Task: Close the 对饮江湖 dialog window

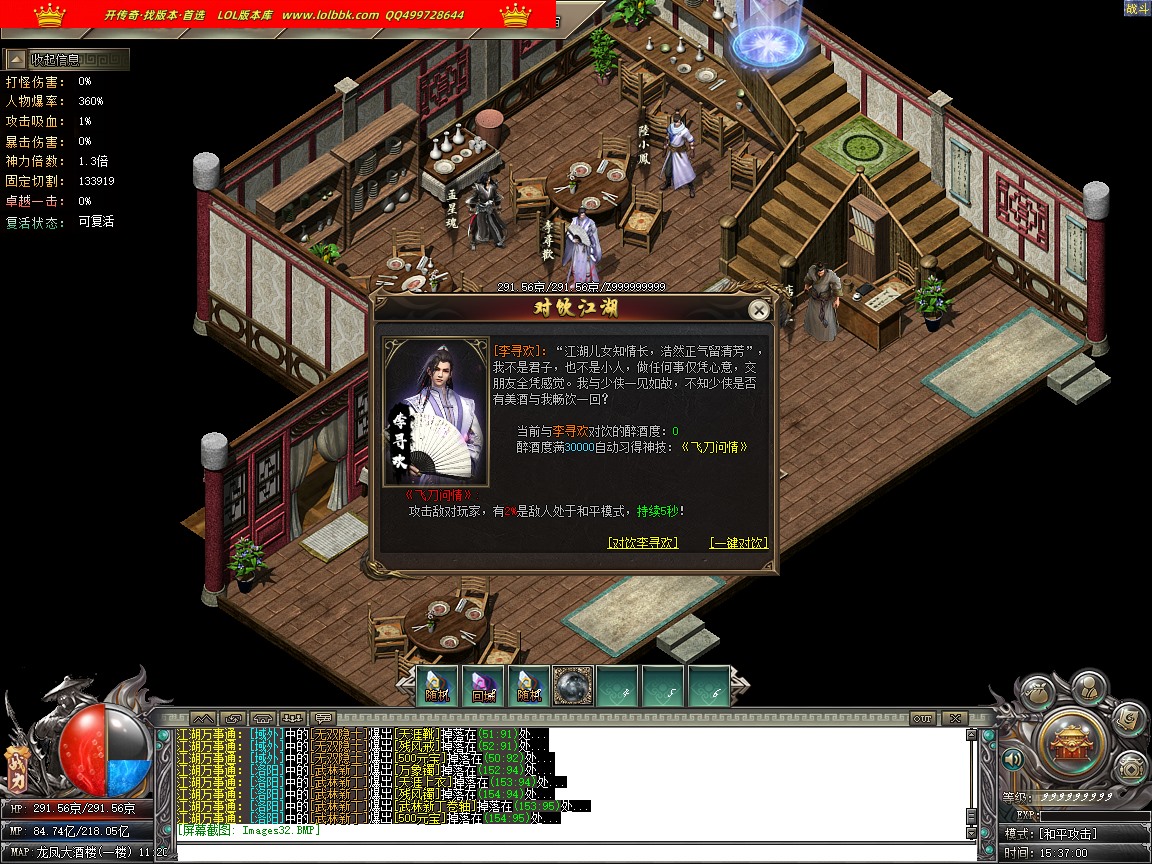Action: click(x=759, y=310)
